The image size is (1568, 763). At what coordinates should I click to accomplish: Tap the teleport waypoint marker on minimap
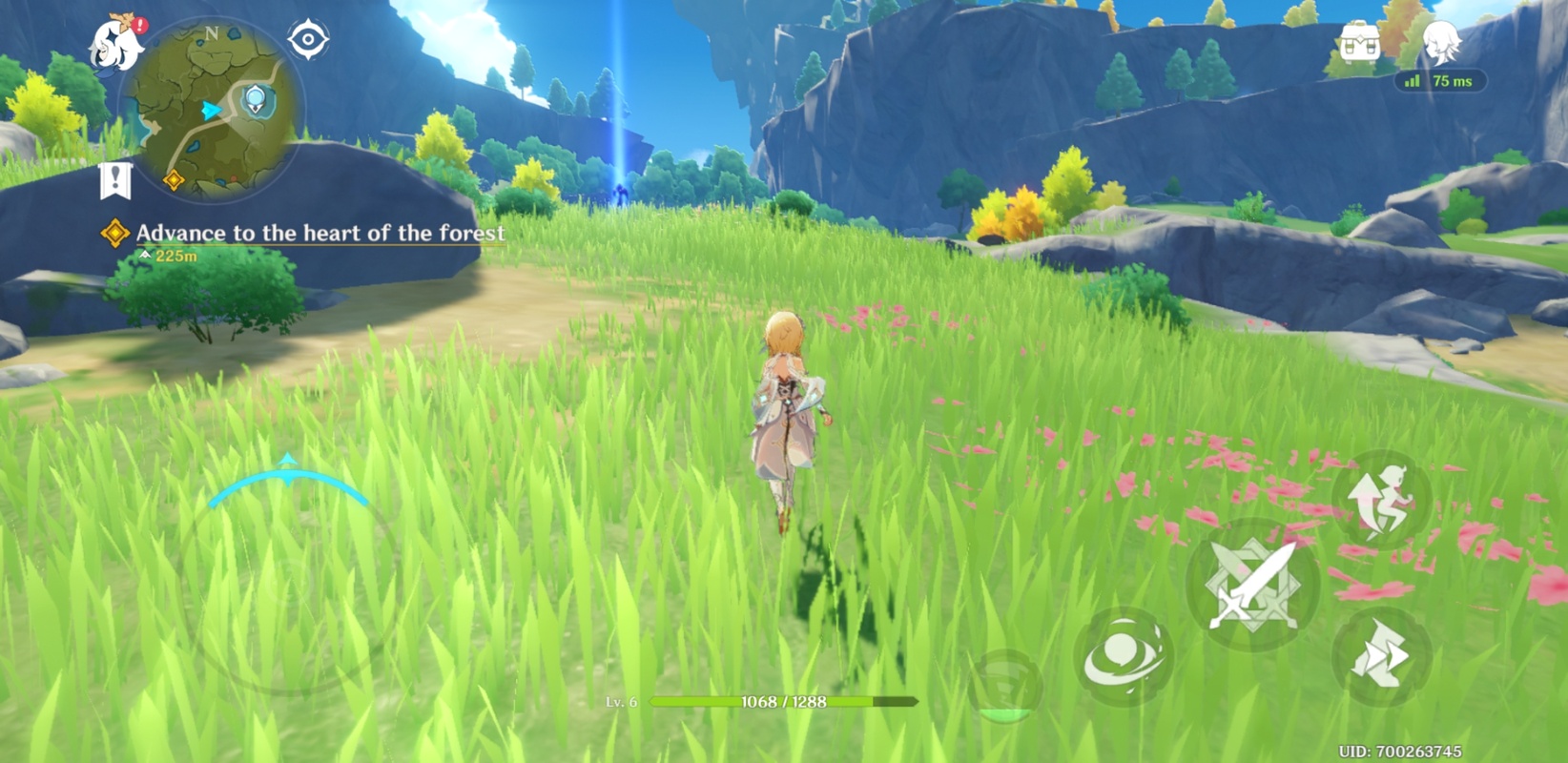pos(256,99)
